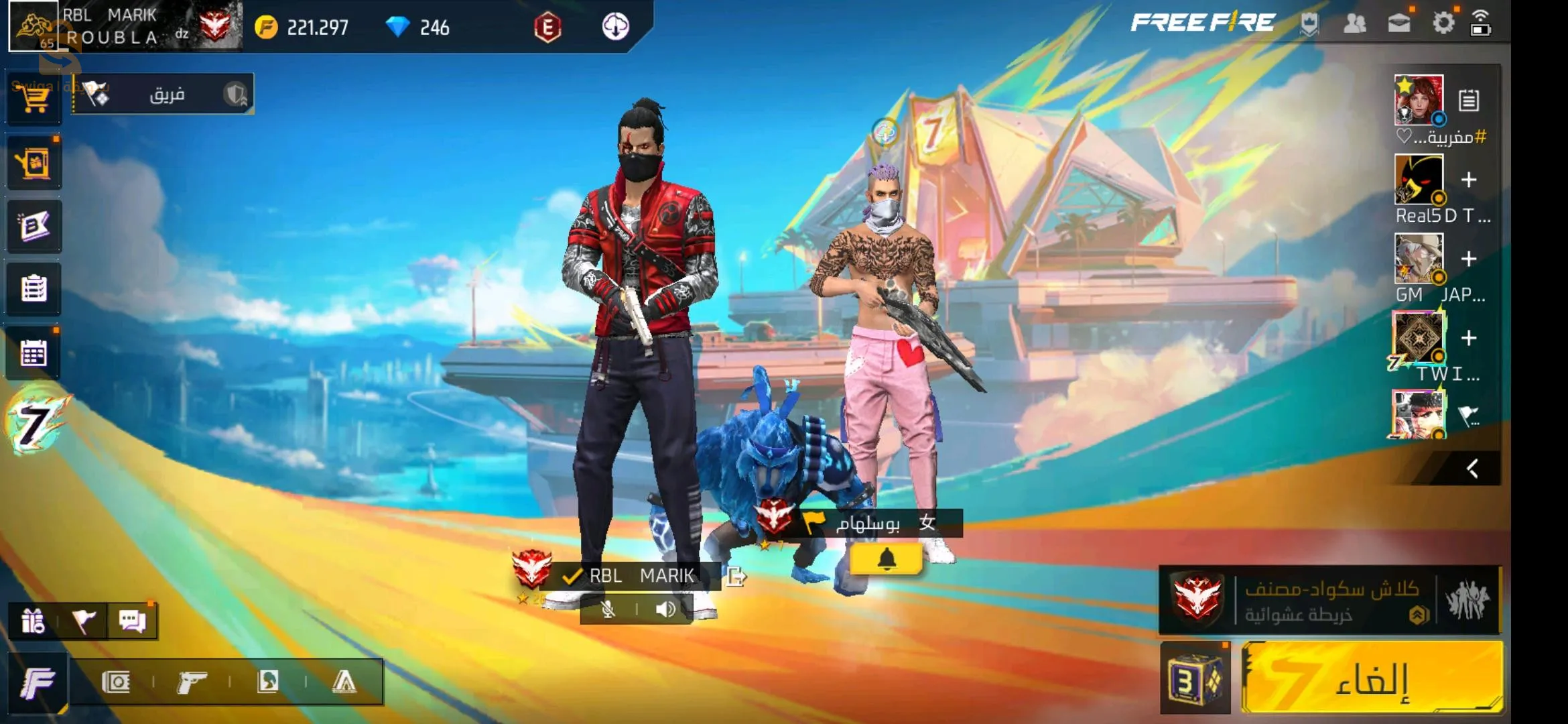Tap the diamond currency counter
The width and height of the screenshot is (1568, 724).
pyautogui.click(x=418, y=27)
